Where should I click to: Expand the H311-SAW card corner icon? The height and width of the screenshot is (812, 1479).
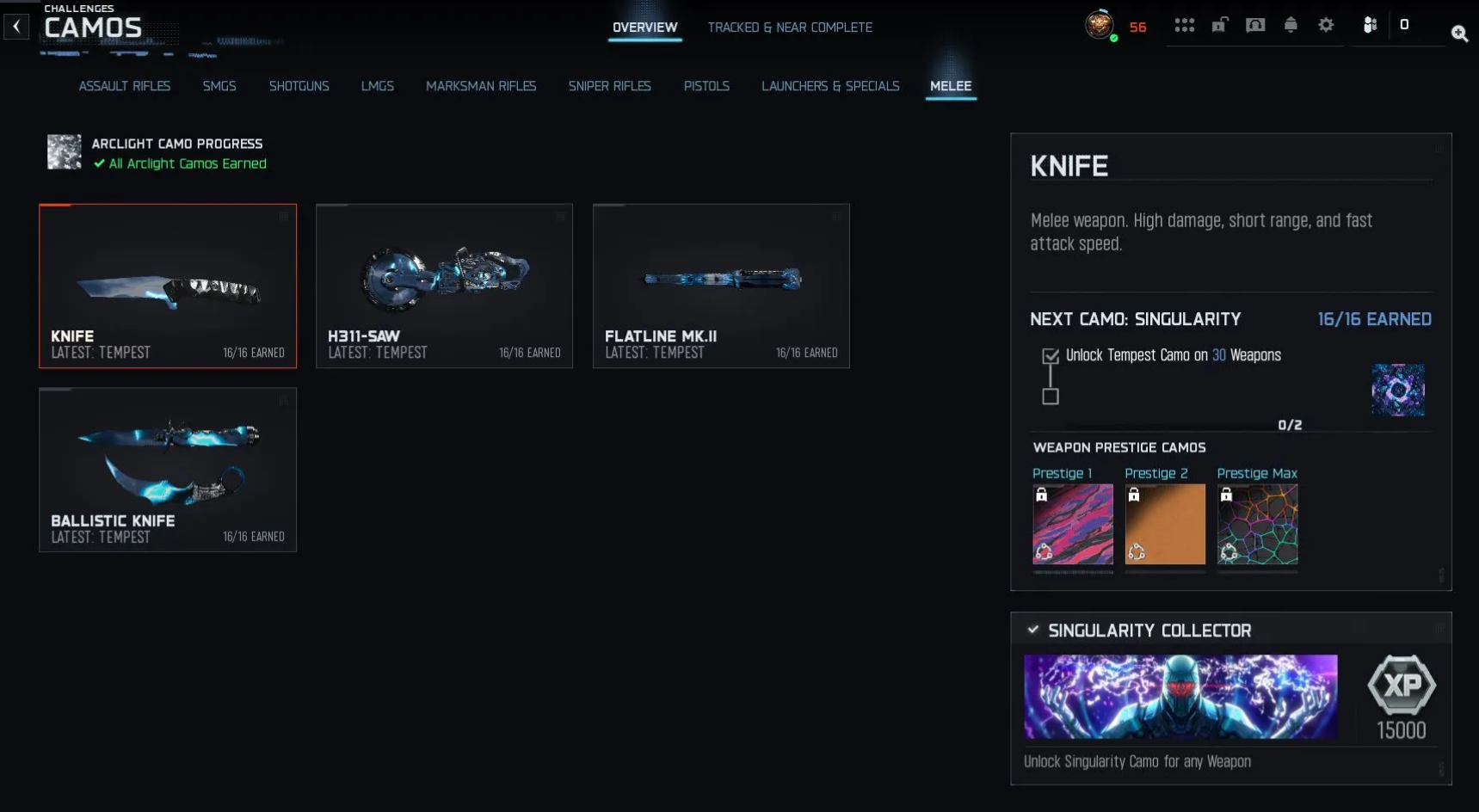pos(561,217)
